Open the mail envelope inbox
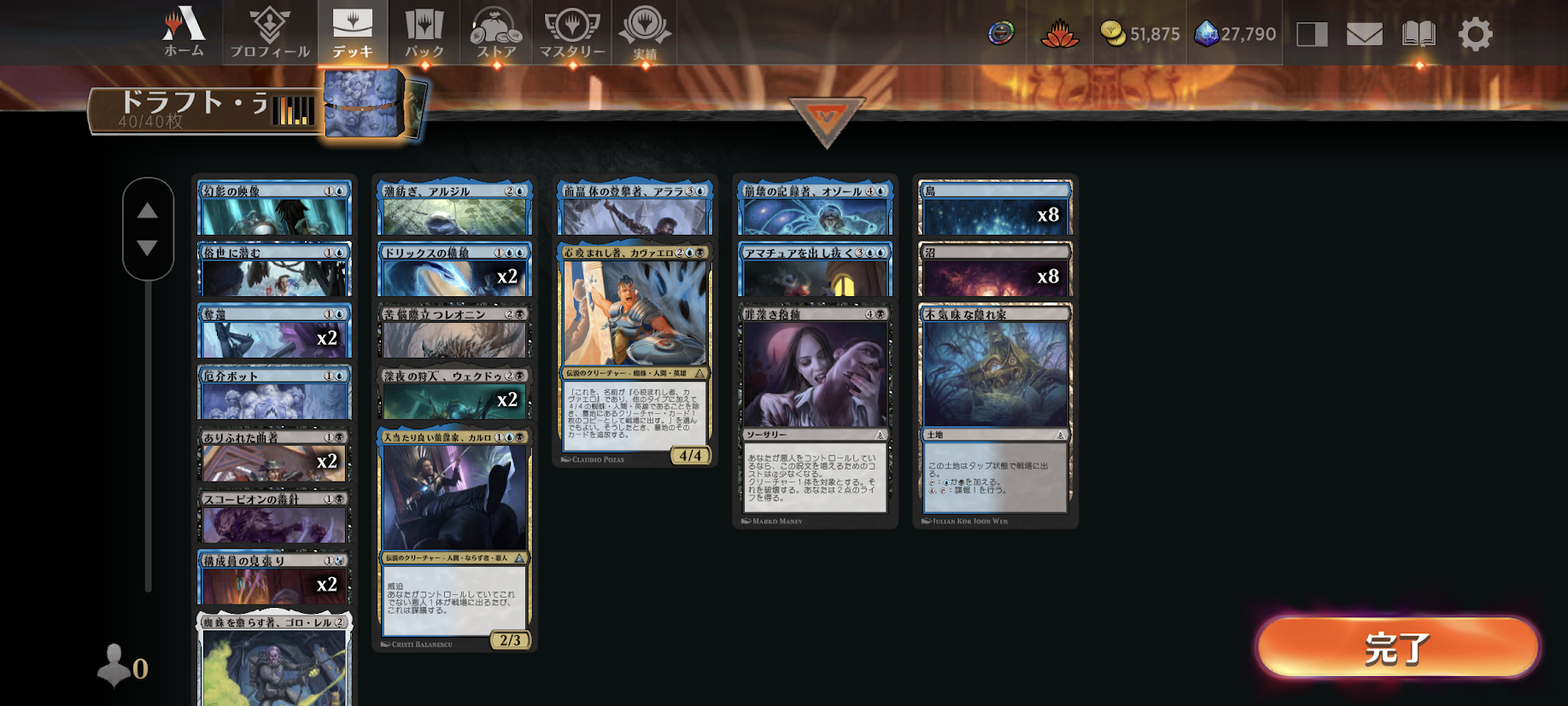Screen dimensions: 1568x706 click(1364, 34)
